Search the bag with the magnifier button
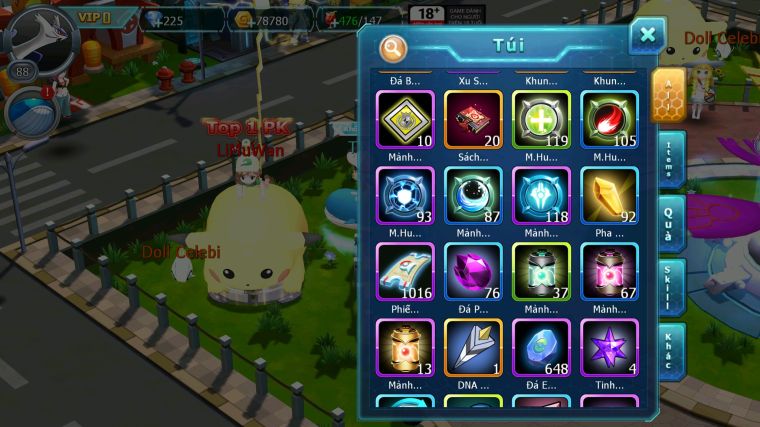The height and width of the screenshot is (427, 760). tap(394, 47)
